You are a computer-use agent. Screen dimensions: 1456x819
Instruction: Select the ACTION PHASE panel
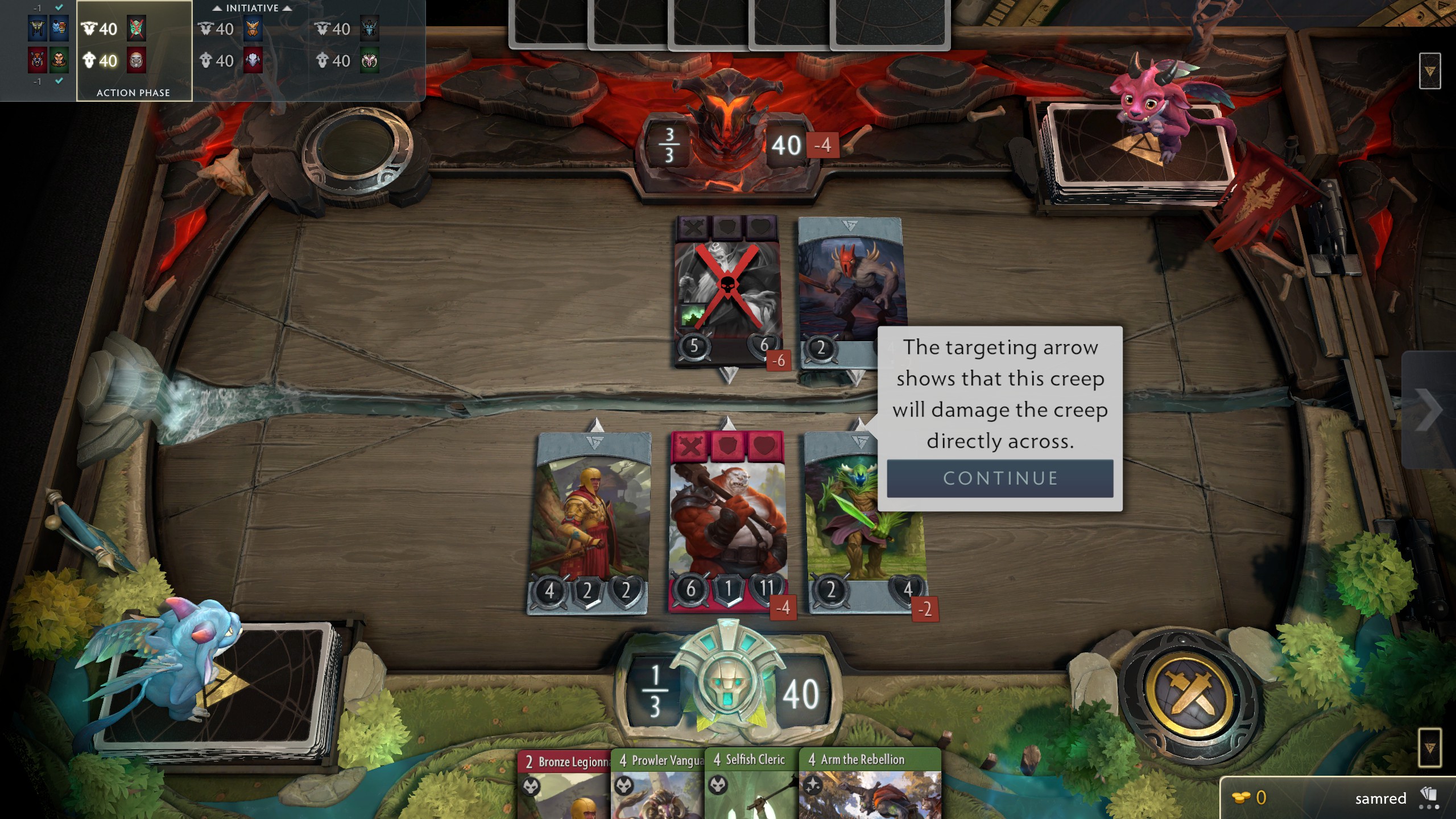pos(134,92)
